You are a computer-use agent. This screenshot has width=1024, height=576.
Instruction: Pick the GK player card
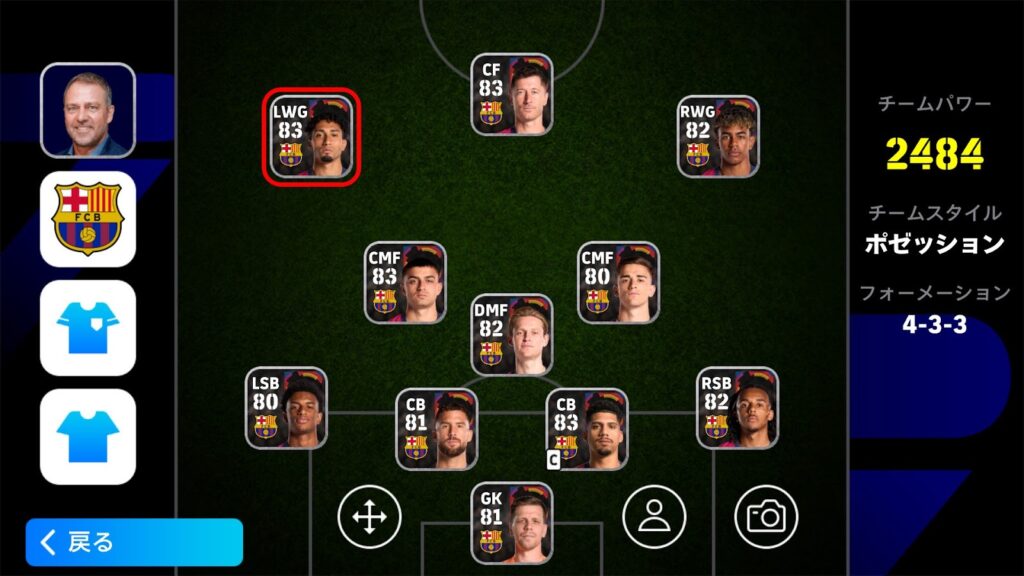pyautogui.click(x=512, y=523)
